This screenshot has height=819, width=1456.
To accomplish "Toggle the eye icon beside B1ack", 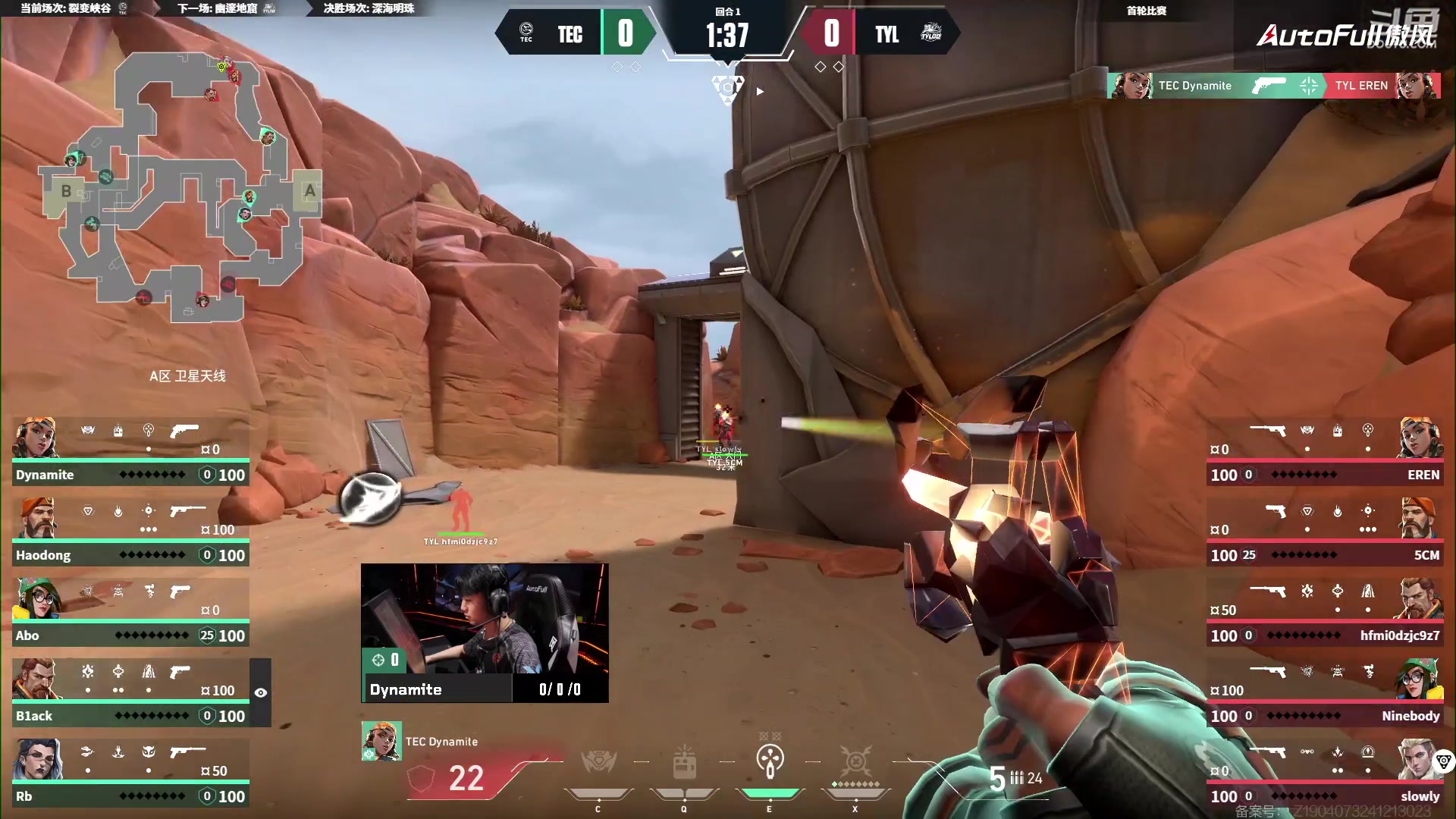I will [x=261, y=693].
